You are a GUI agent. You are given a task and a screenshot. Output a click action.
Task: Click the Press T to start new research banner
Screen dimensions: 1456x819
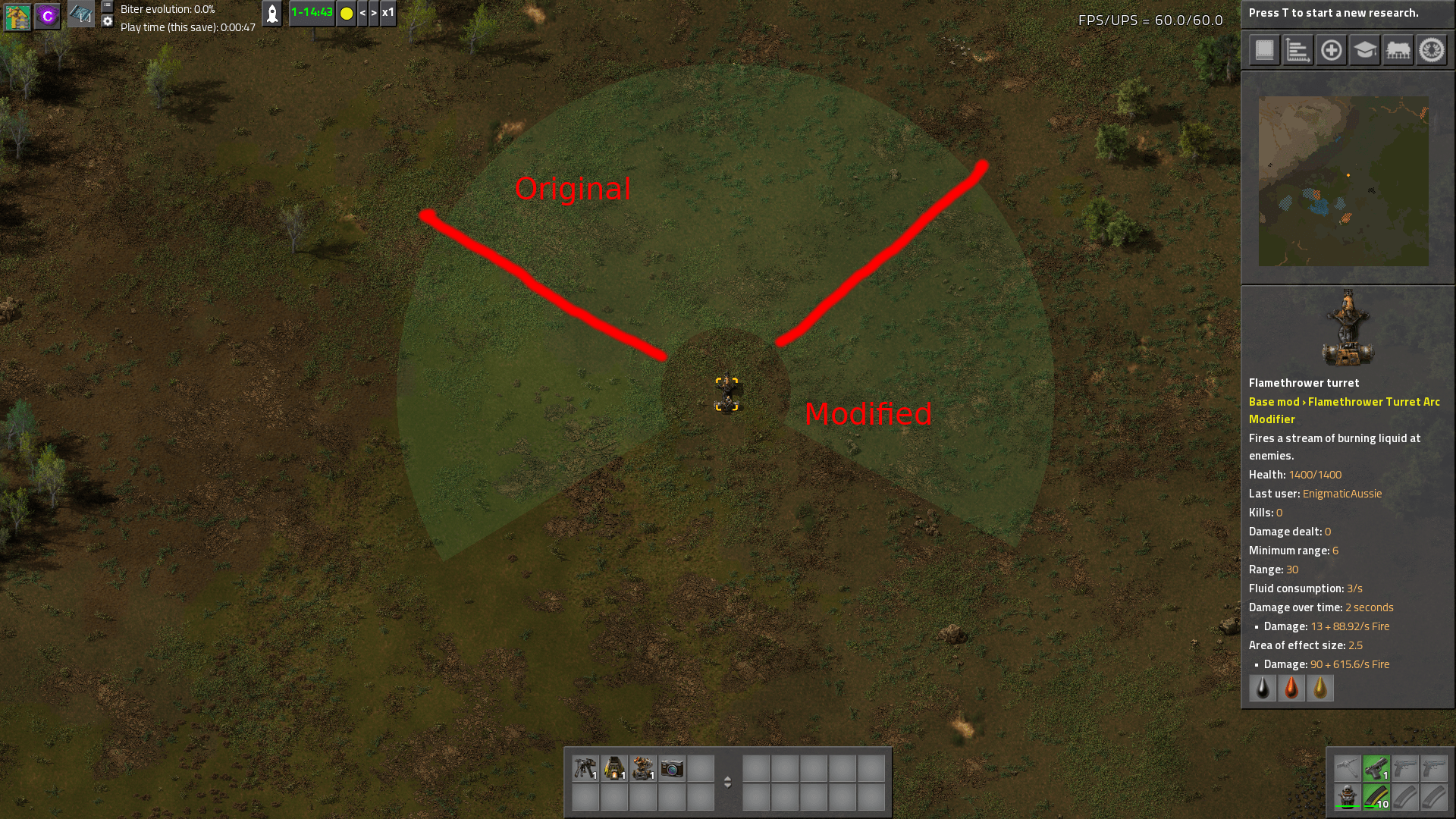(1348, 12)
